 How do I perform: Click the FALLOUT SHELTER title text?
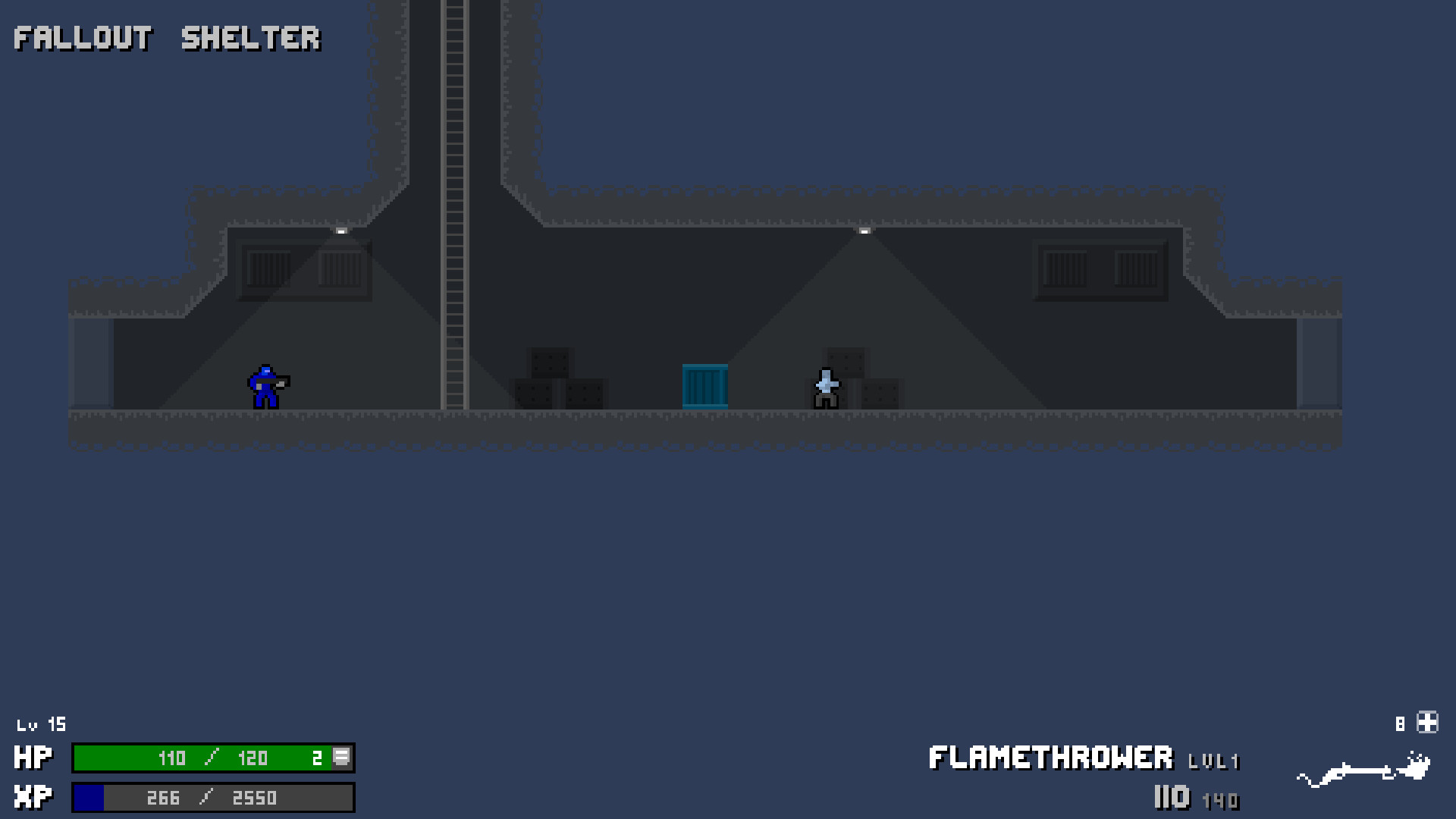pyautogui.click(x=168, y=38)
